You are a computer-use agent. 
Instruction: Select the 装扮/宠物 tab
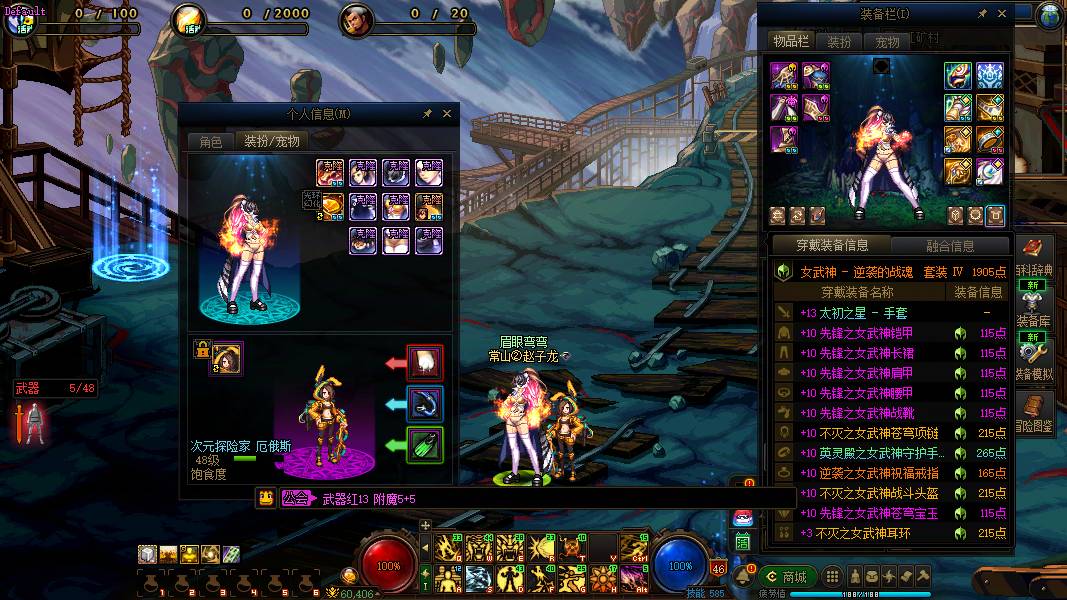click(271, 142)
